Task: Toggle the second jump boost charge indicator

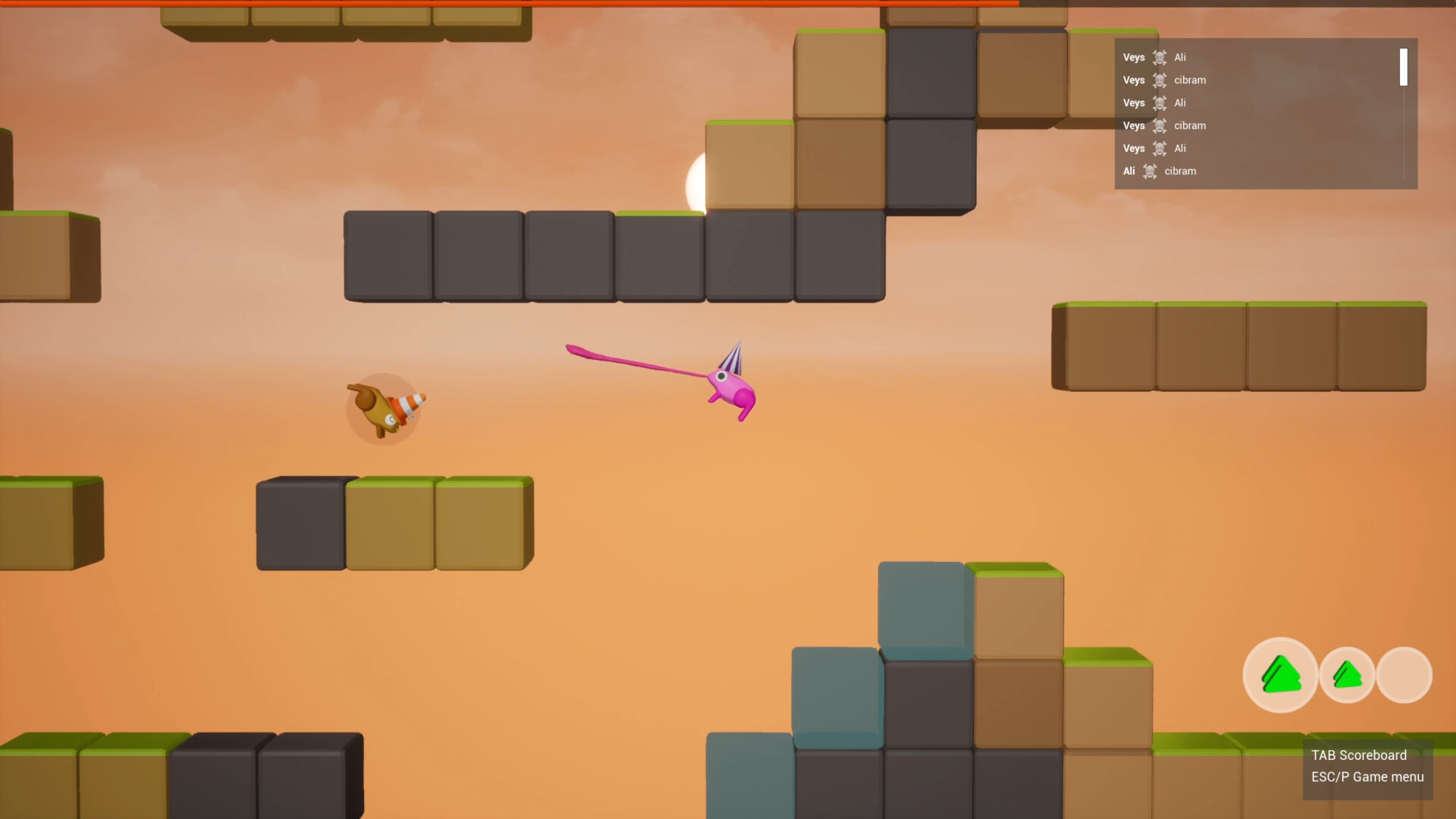Action: coord(1347,673)
